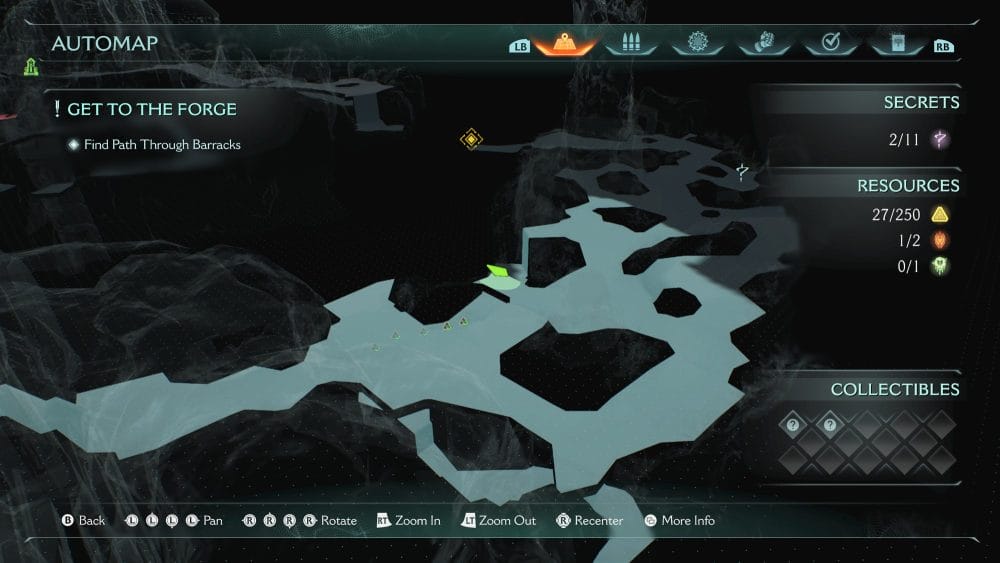
Task: Select the Automap tab with map icon
Action: pos(565,44)
